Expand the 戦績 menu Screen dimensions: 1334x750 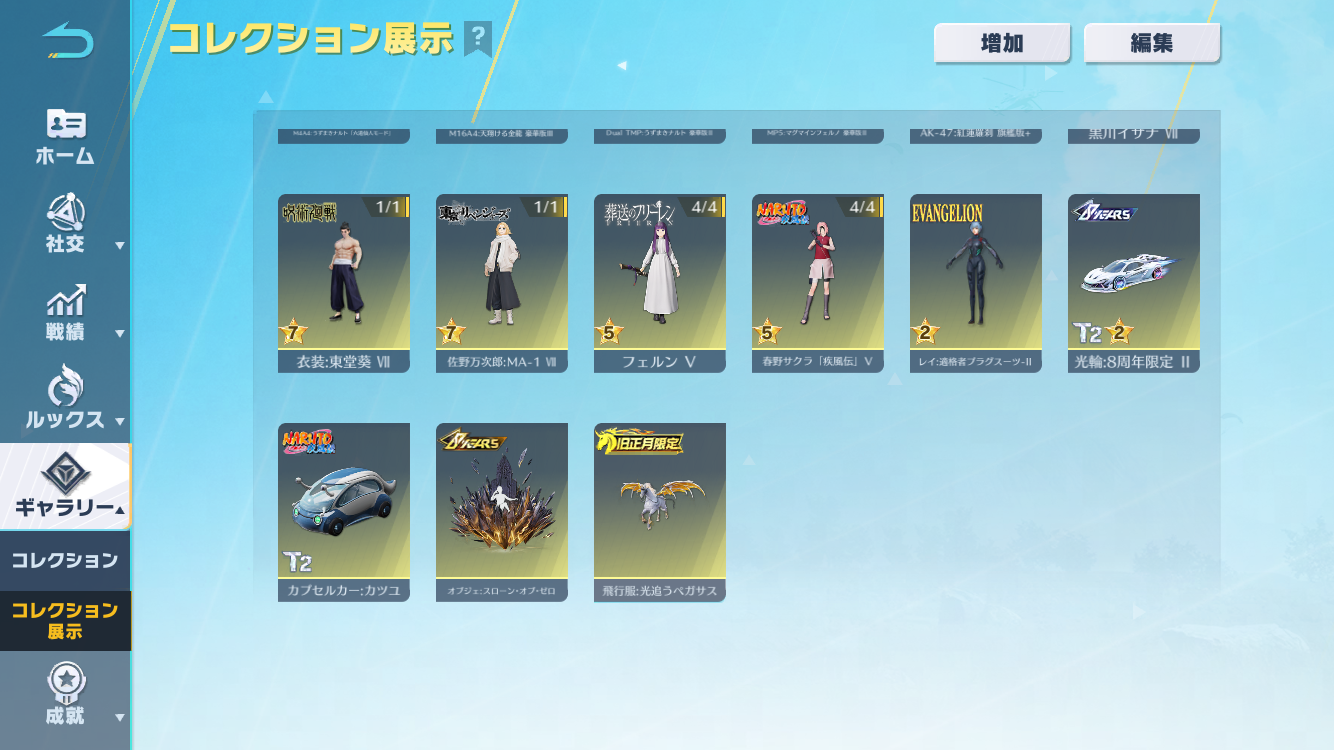pyautogui.click(x=65, y=313)
